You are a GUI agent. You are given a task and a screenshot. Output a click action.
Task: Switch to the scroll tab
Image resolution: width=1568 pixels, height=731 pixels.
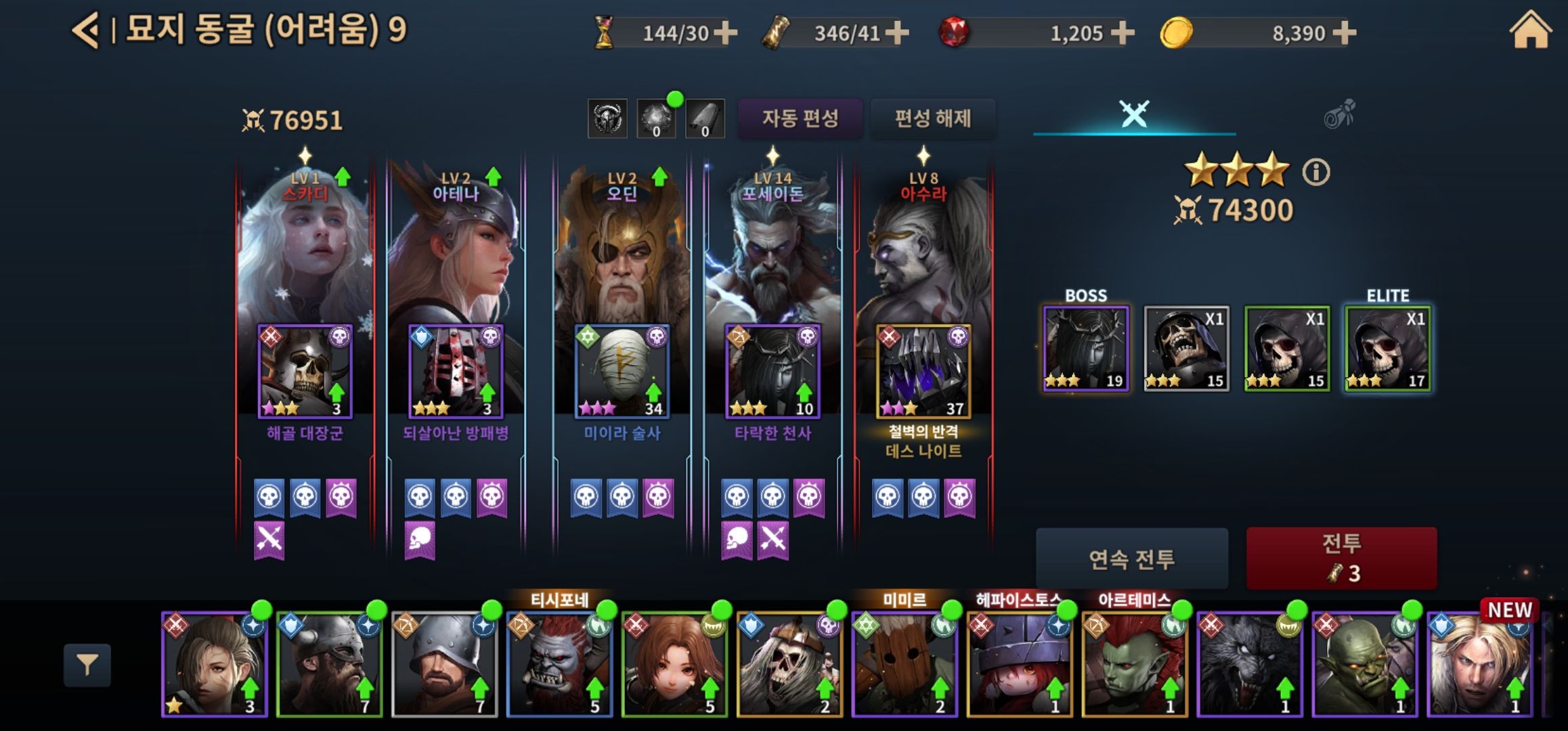1338,114
